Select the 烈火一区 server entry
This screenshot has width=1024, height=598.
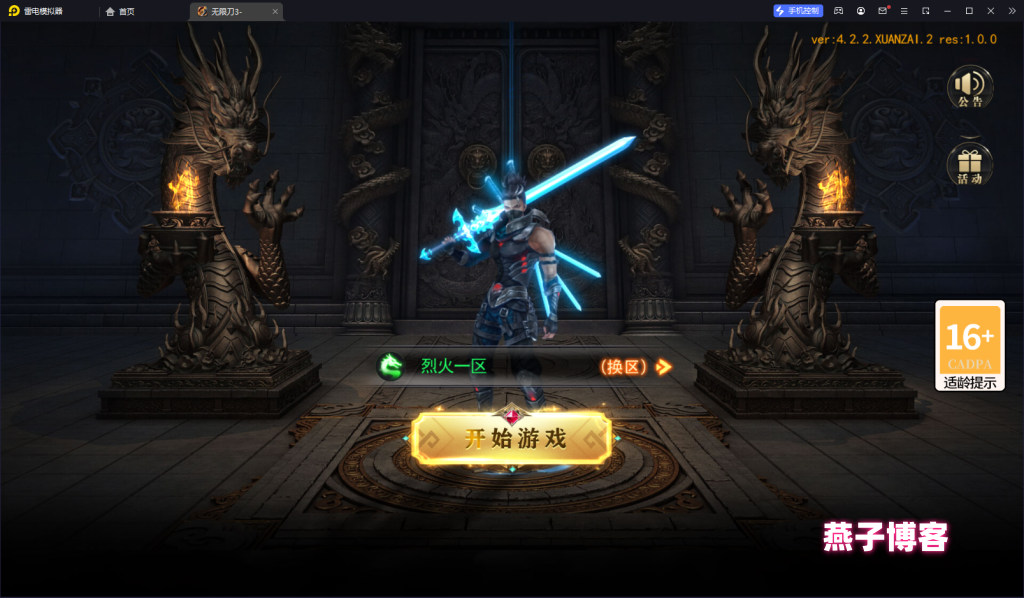pyautogui.click(x=453, y=367)
